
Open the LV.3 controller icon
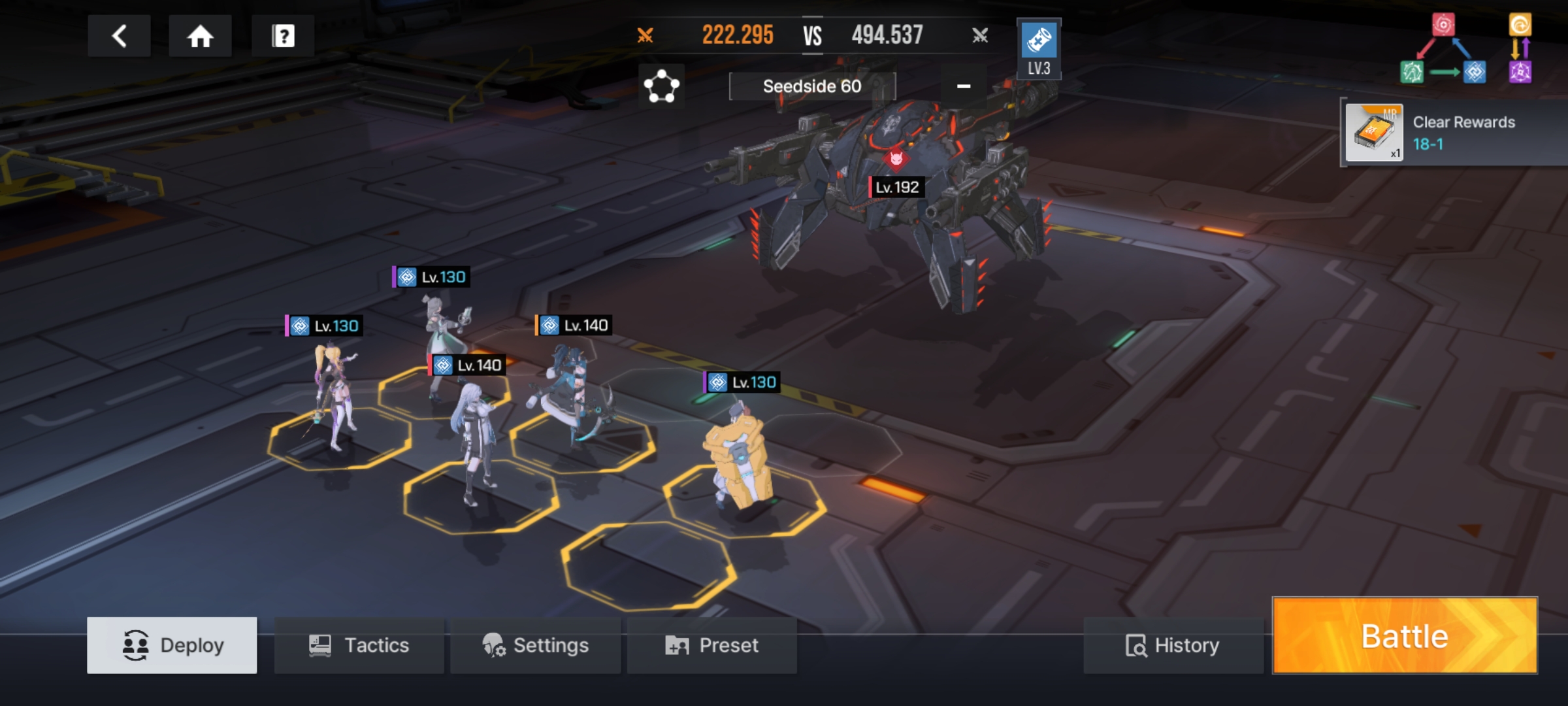tap(1039, 49)
